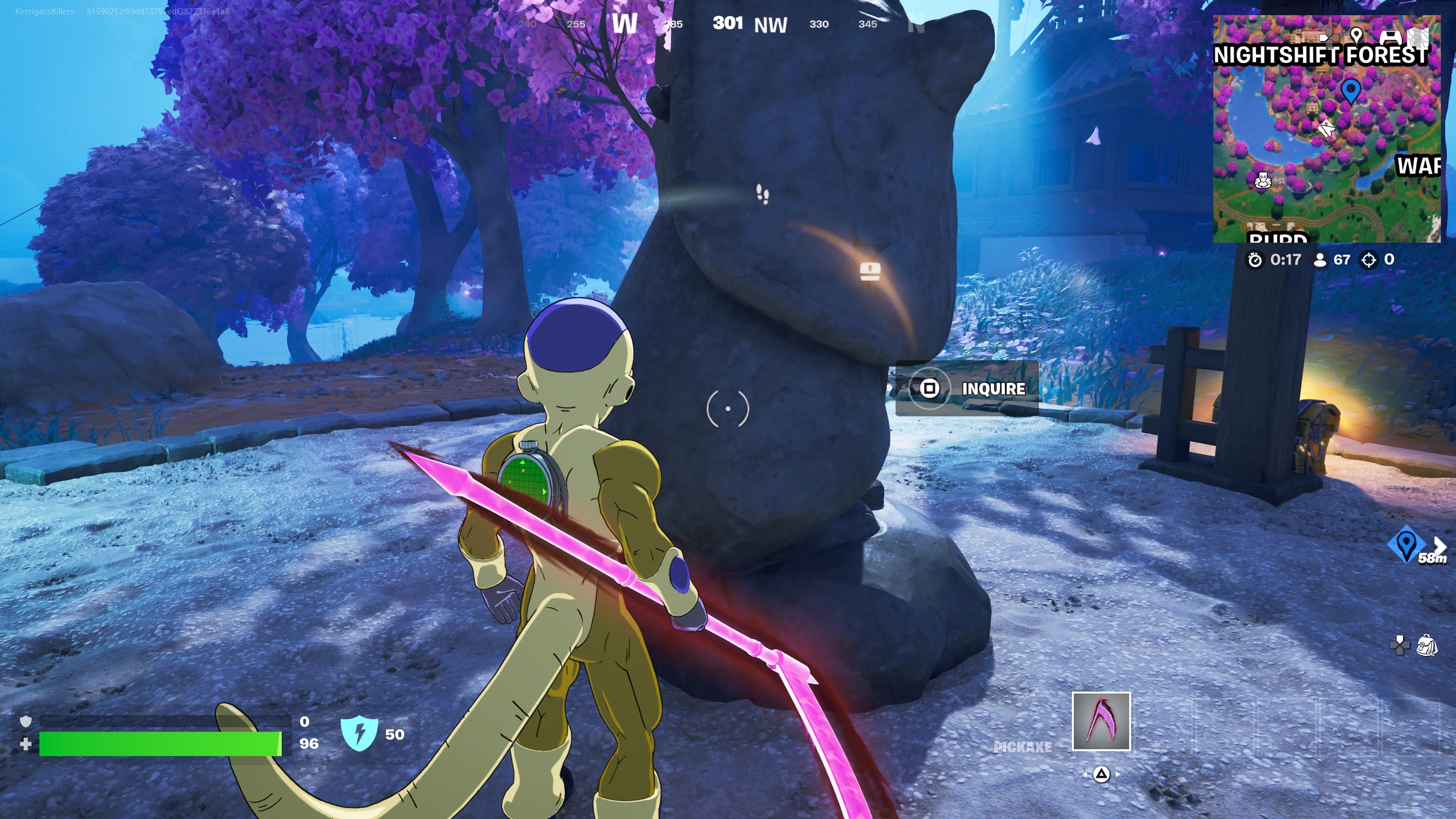
Task: Click the PICKAXE slot label
Action: click(x=1024, y=747)
